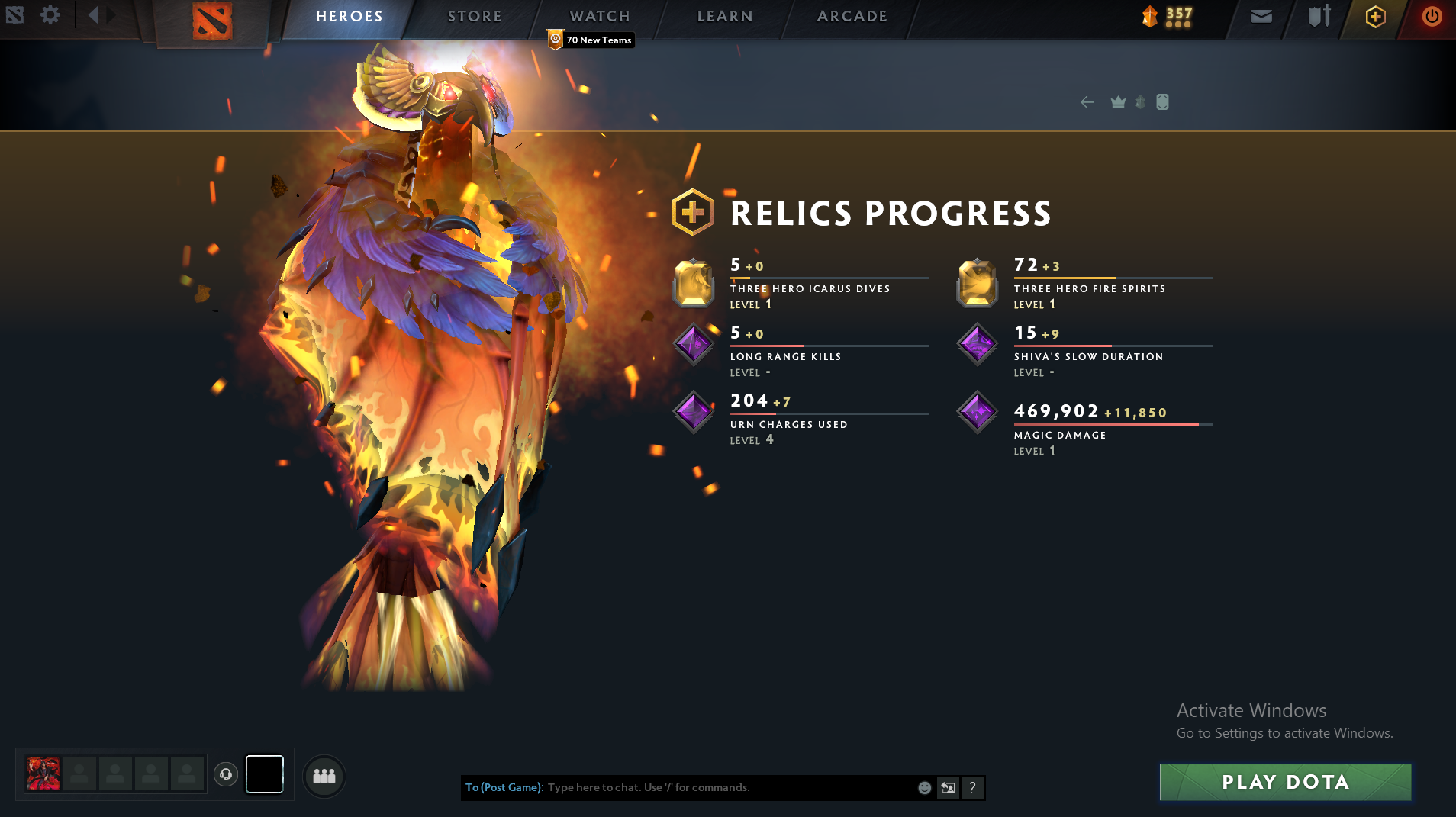Switch to the STORE tab
This screenshot has height=817, width=1456.
click(473, 15)
